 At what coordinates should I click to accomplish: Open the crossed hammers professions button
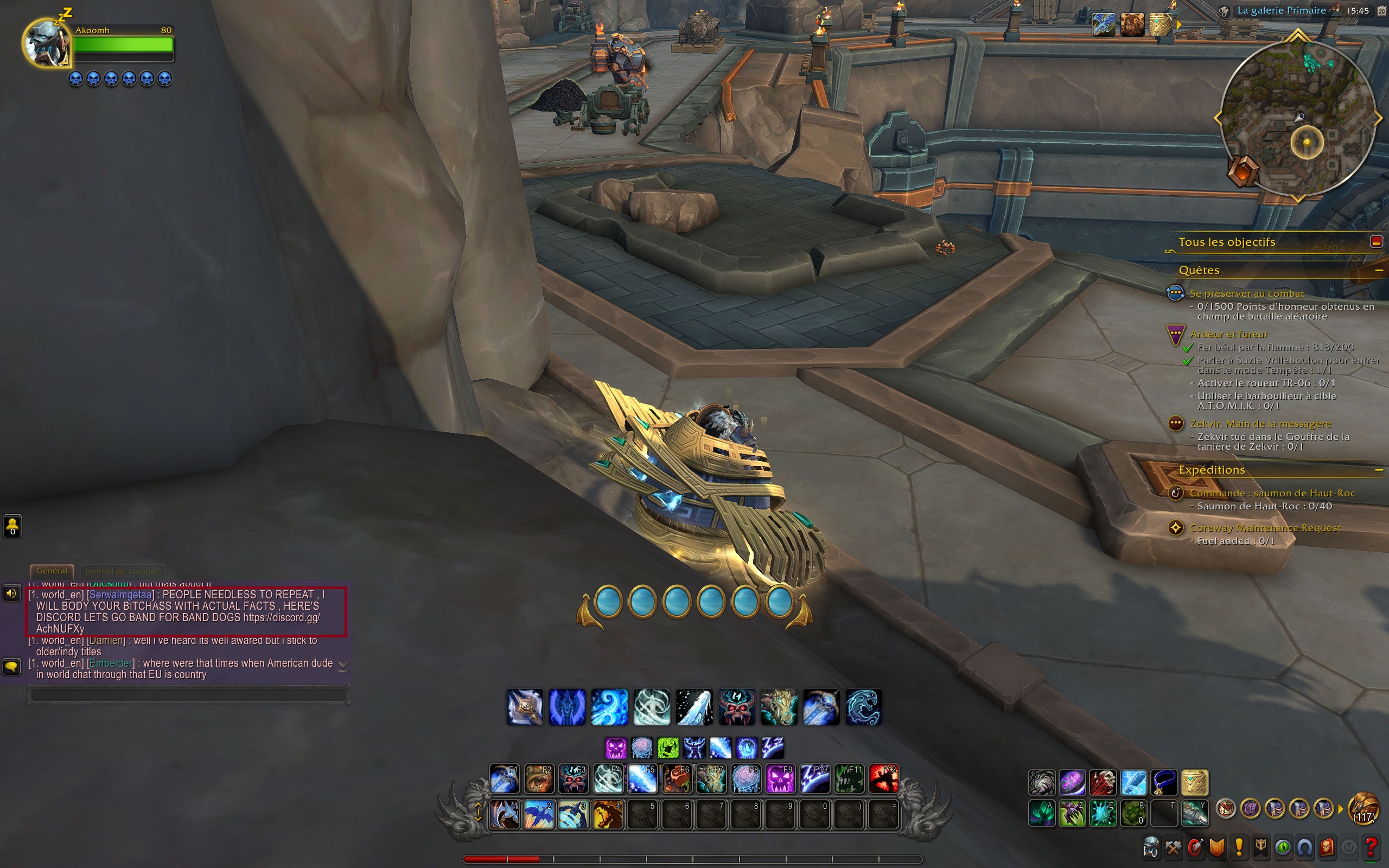click(1173, 847)
